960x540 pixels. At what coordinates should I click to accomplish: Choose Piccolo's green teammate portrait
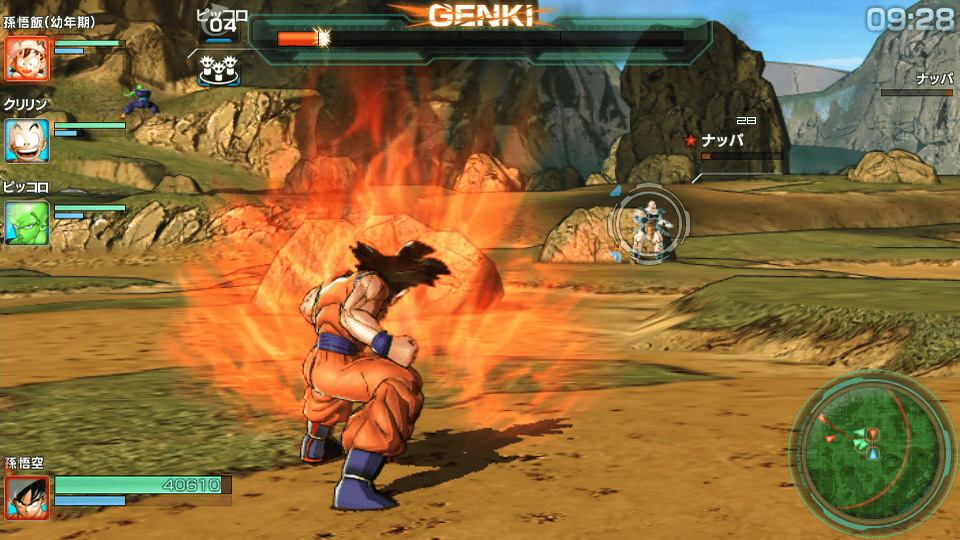pos(27,223)
